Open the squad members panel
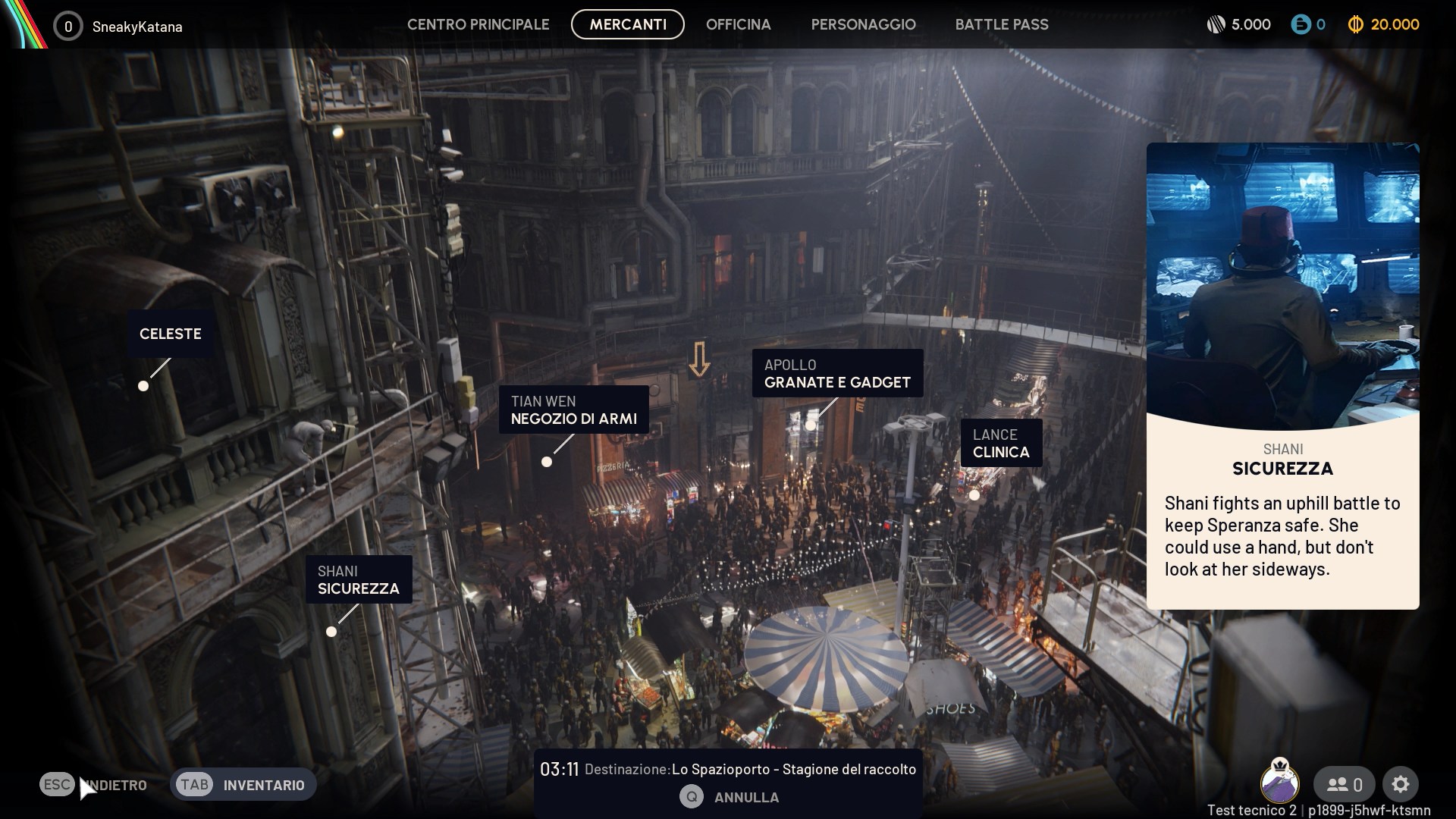This screenshot has height=819, width=1456. (x=1345, y=784)
